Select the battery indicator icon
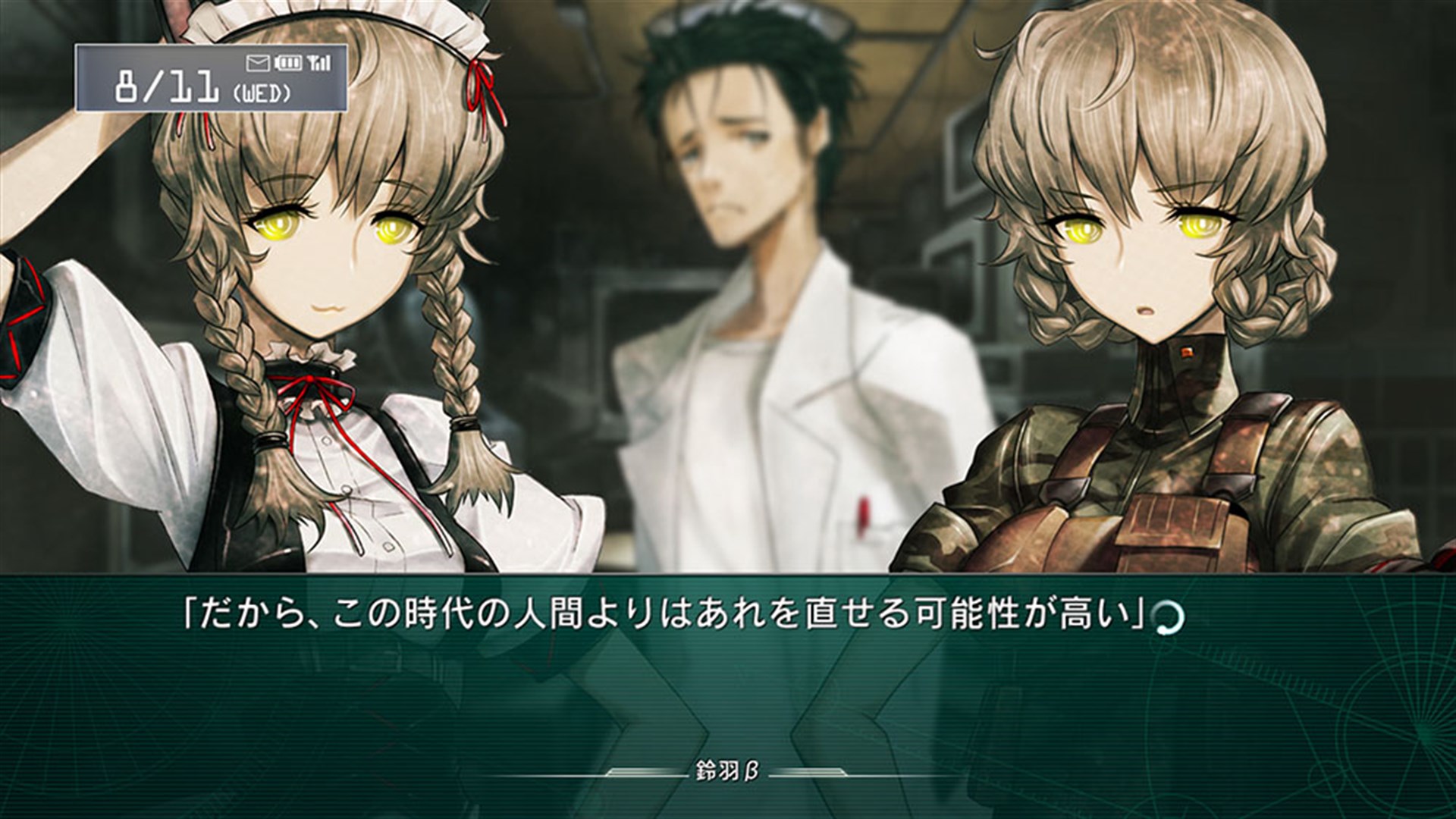The width and height of the screenshot is (1456, 819). (x=289, y=63)
